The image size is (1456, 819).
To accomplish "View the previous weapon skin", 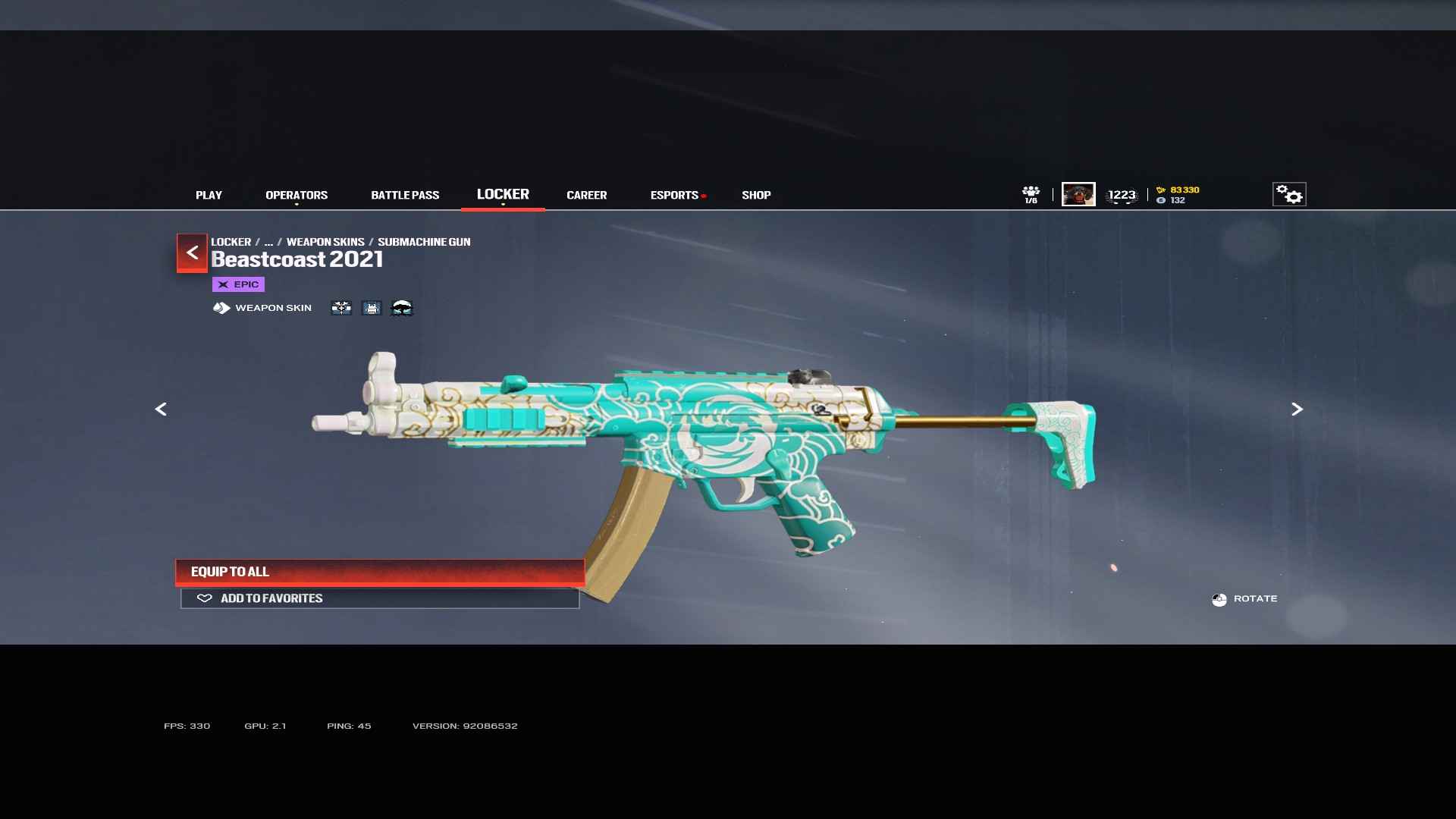I will [161, 409].
